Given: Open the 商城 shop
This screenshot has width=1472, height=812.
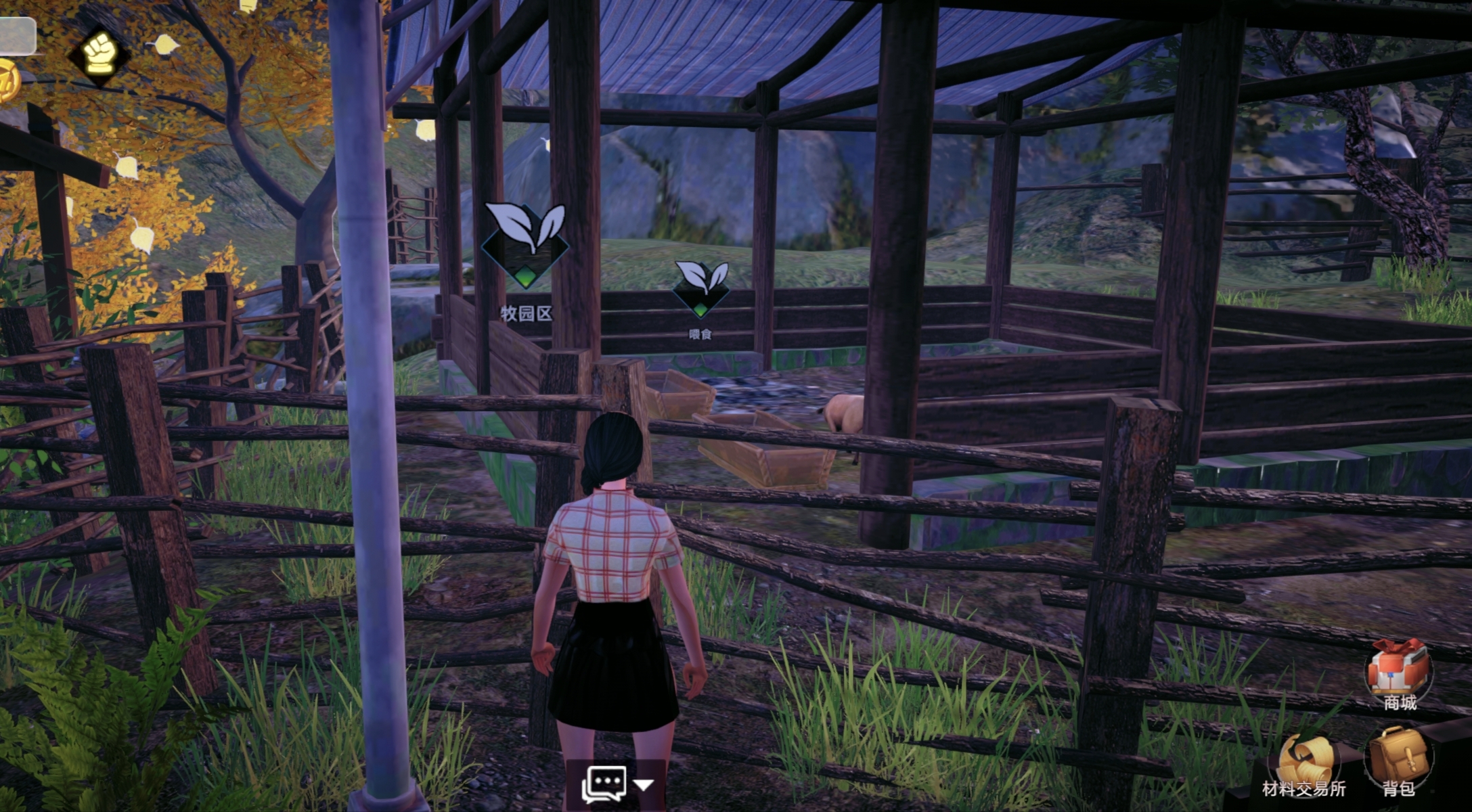Looking at the screenshot, I should point(1398,671).
